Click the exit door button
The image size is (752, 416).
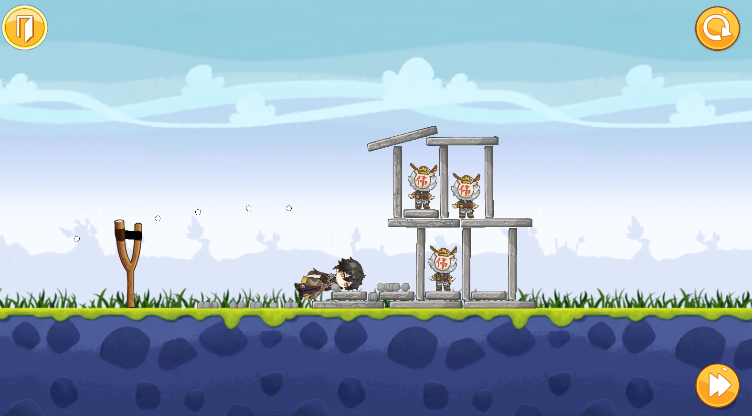pyautogui.click(x=25, y=27)
